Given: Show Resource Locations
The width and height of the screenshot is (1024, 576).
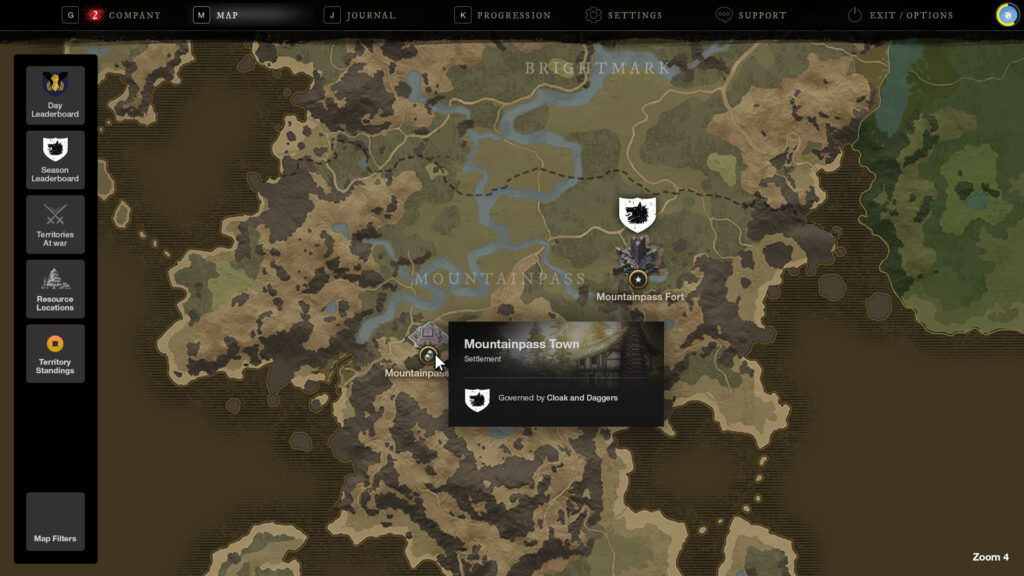Looking at the screenshot, I should pos(55,289).
